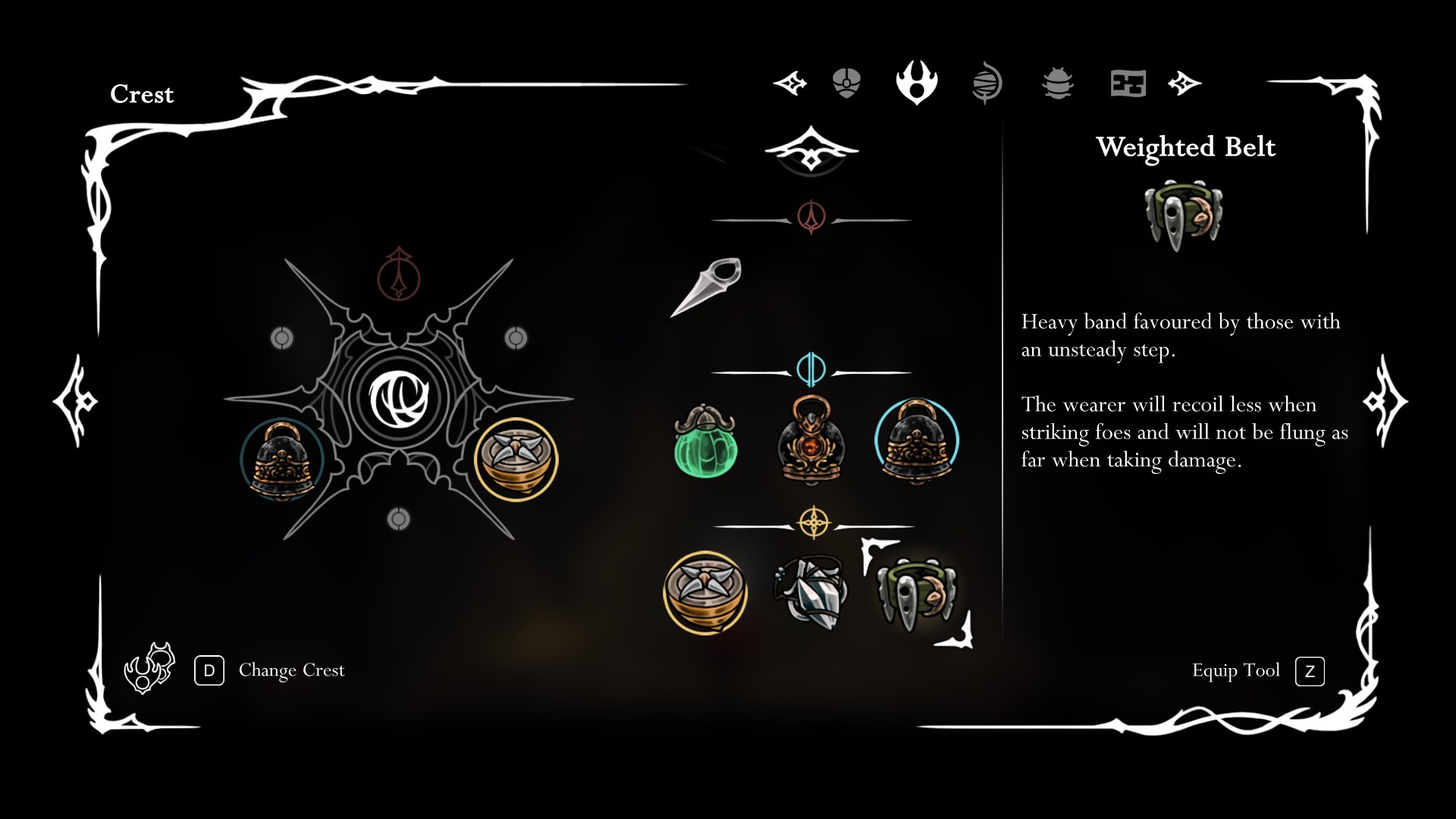Click the scroll-up ornament above the tool list
The height and width of the screenshot is (819, 1456).
click(811, 149)
